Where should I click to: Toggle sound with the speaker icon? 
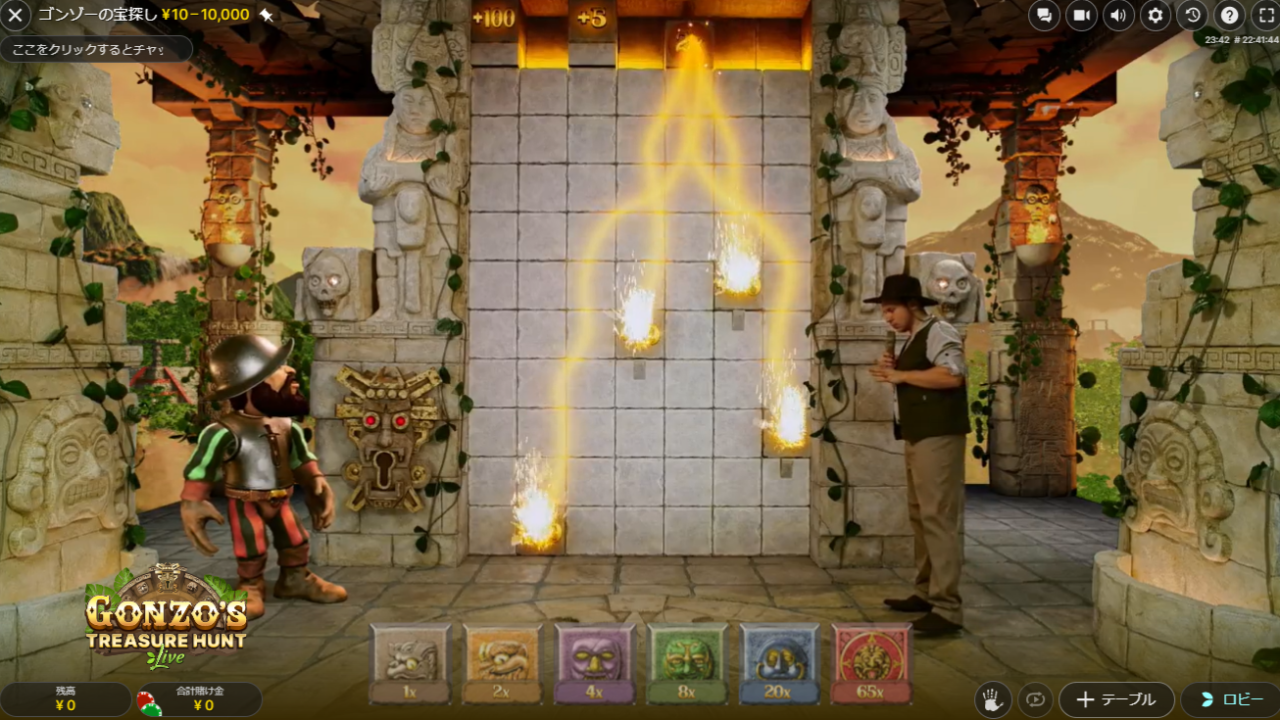pyautogui.click(x=1118, y=16)
